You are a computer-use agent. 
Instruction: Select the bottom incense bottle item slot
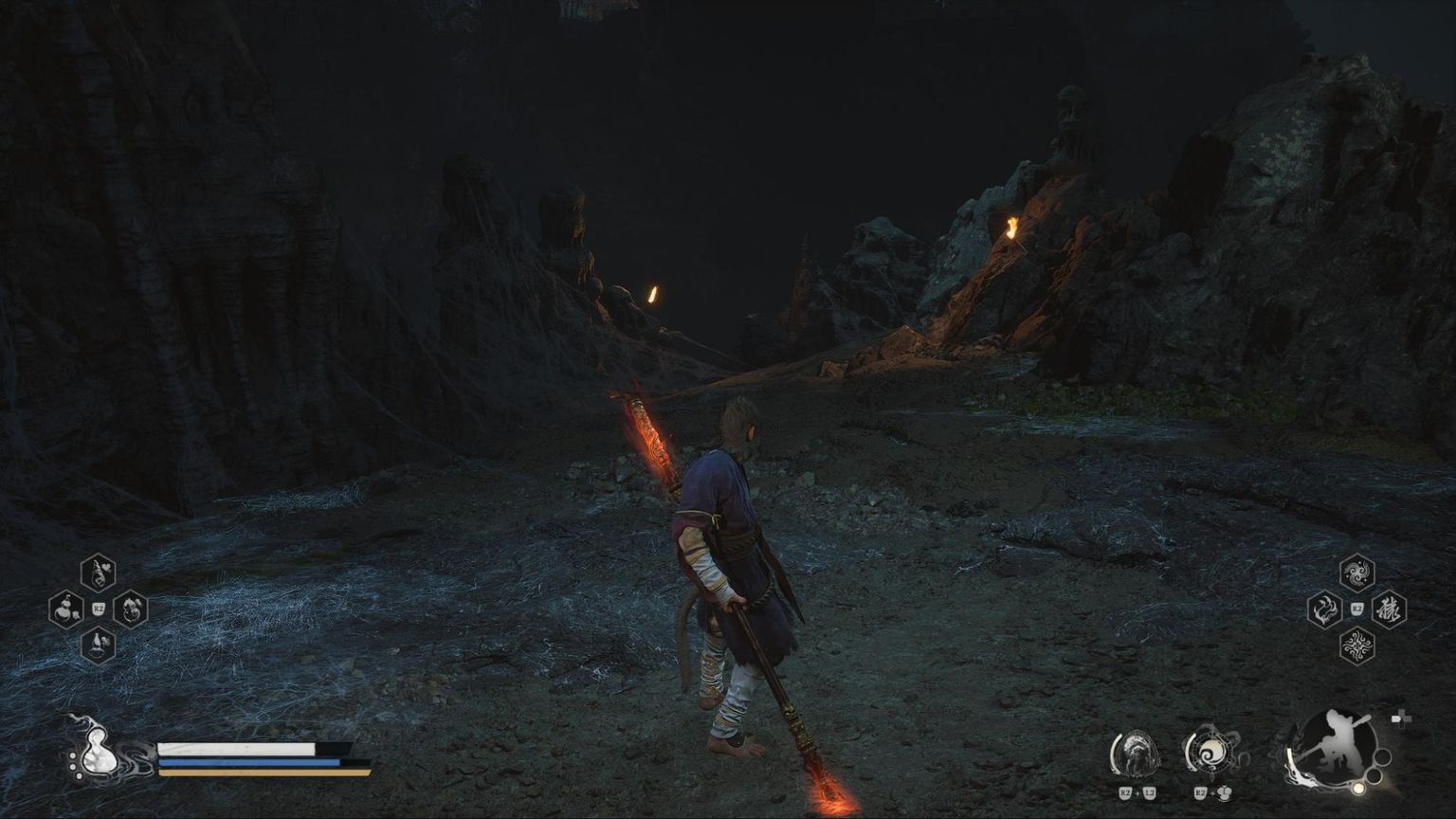click(99, 646)
